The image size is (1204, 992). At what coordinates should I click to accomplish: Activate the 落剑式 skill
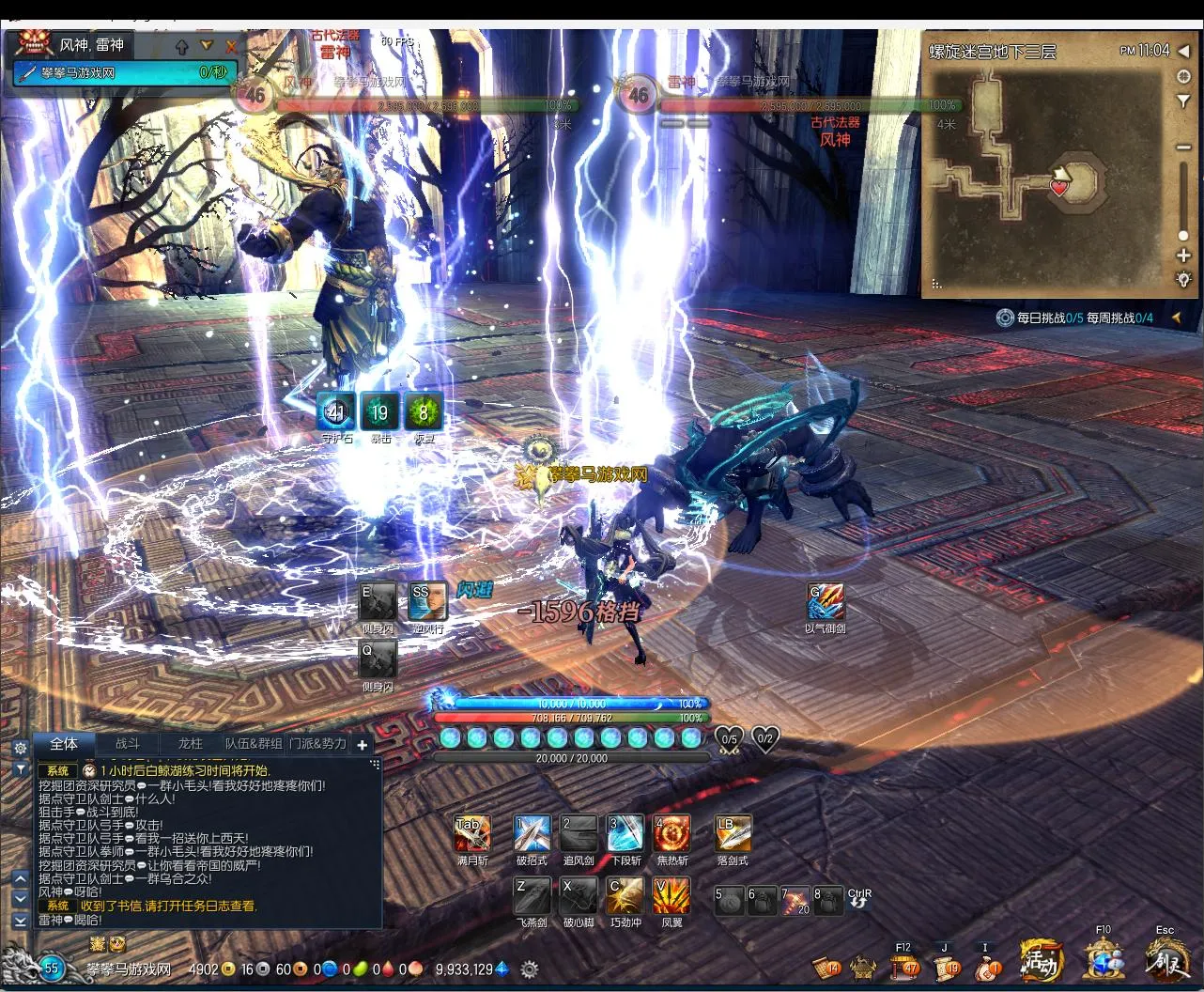pos(733,833)
